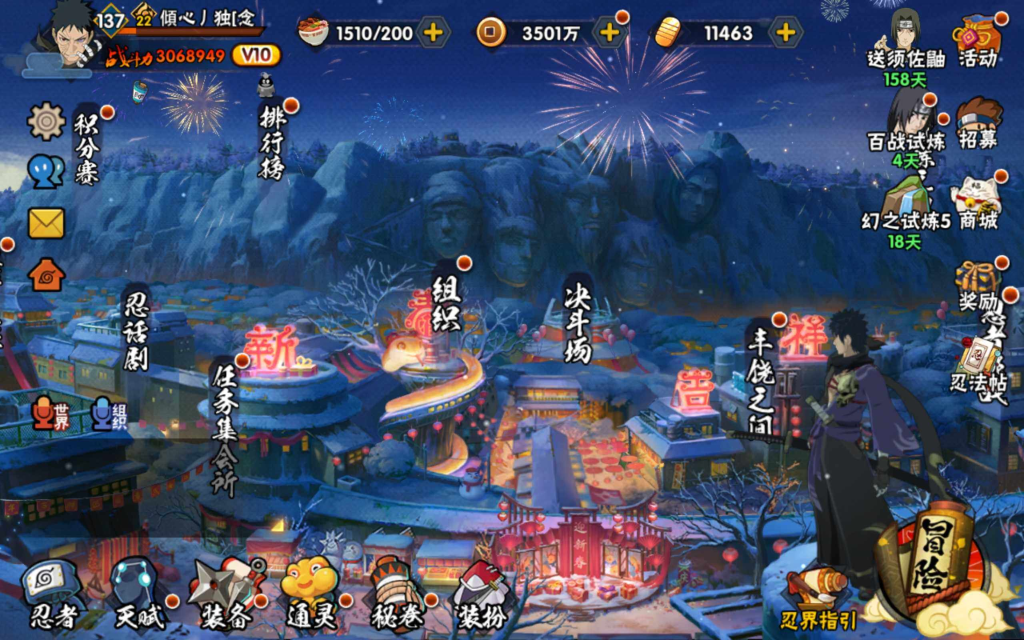Open the 通灵 summoning menu
The image size is (1024, 640).
(x=310, y=595)
